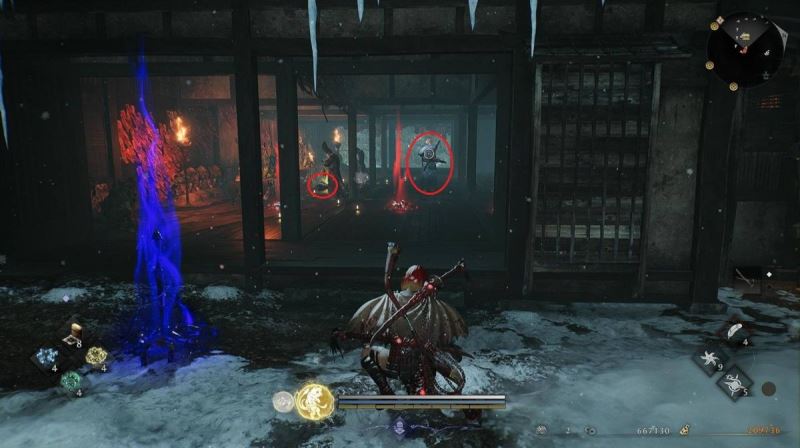800x448 pixels.
Task: Select the elixir item slot with count 8
Action: click(x=72, y=335)
